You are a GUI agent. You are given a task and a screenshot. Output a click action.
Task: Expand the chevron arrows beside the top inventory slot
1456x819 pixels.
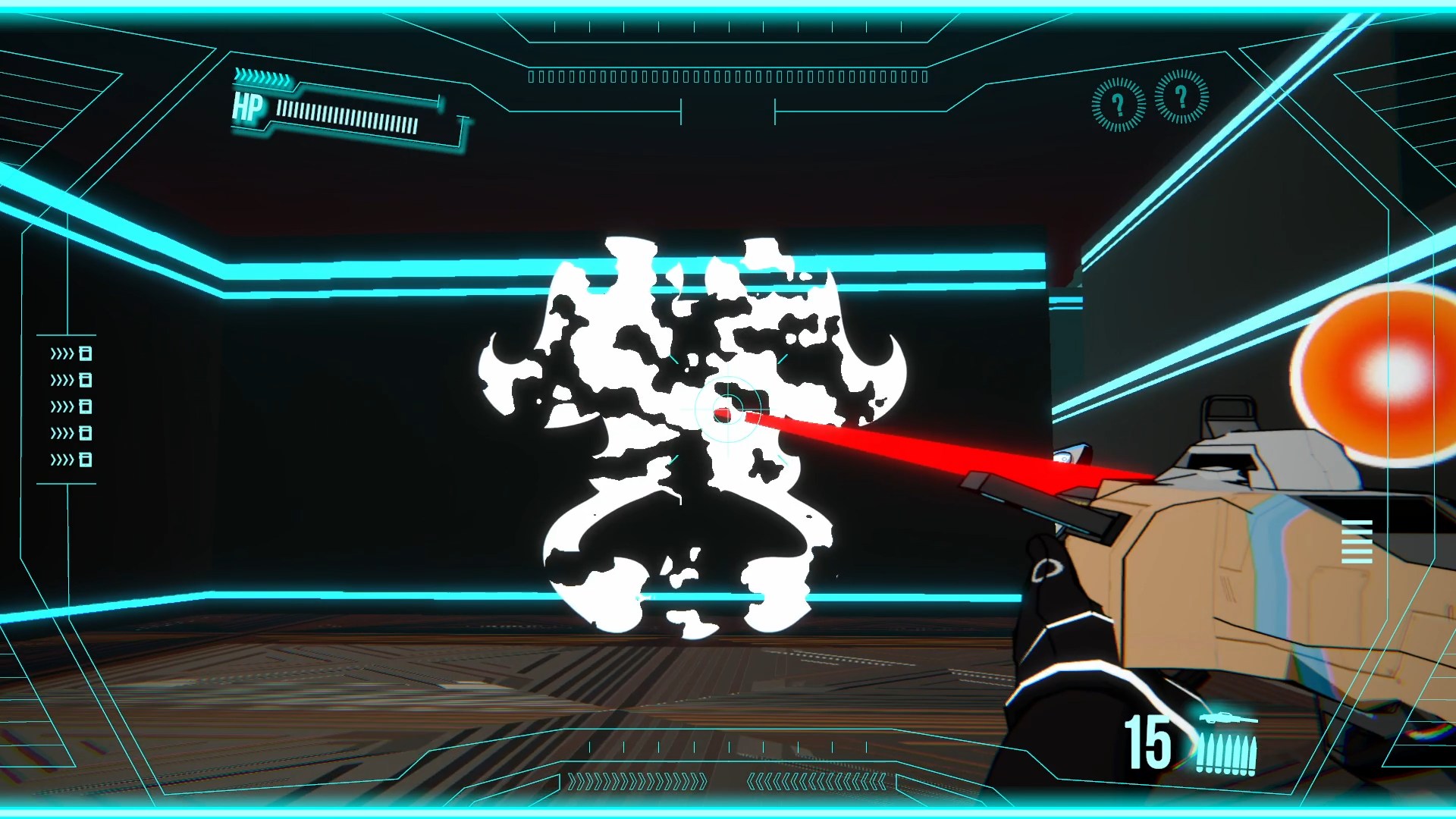[x=62, y=353]
